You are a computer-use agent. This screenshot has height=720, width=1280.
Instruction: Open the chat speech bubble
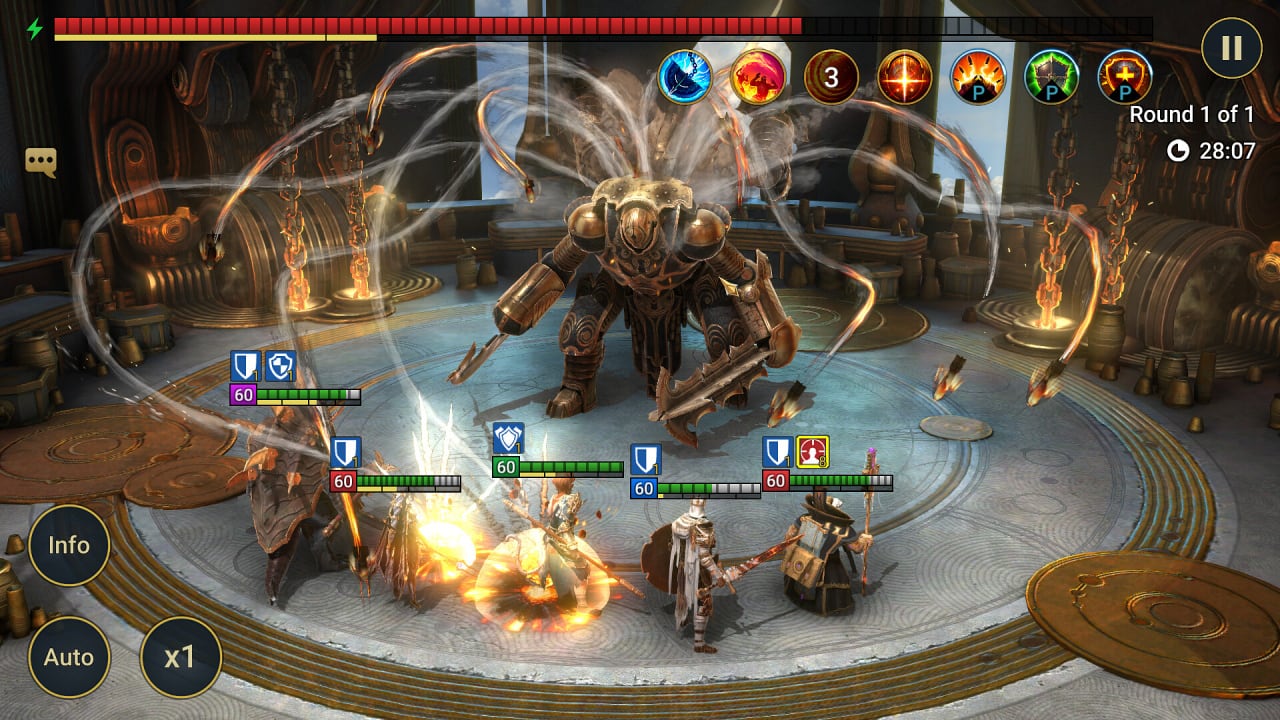coord(41,162)
